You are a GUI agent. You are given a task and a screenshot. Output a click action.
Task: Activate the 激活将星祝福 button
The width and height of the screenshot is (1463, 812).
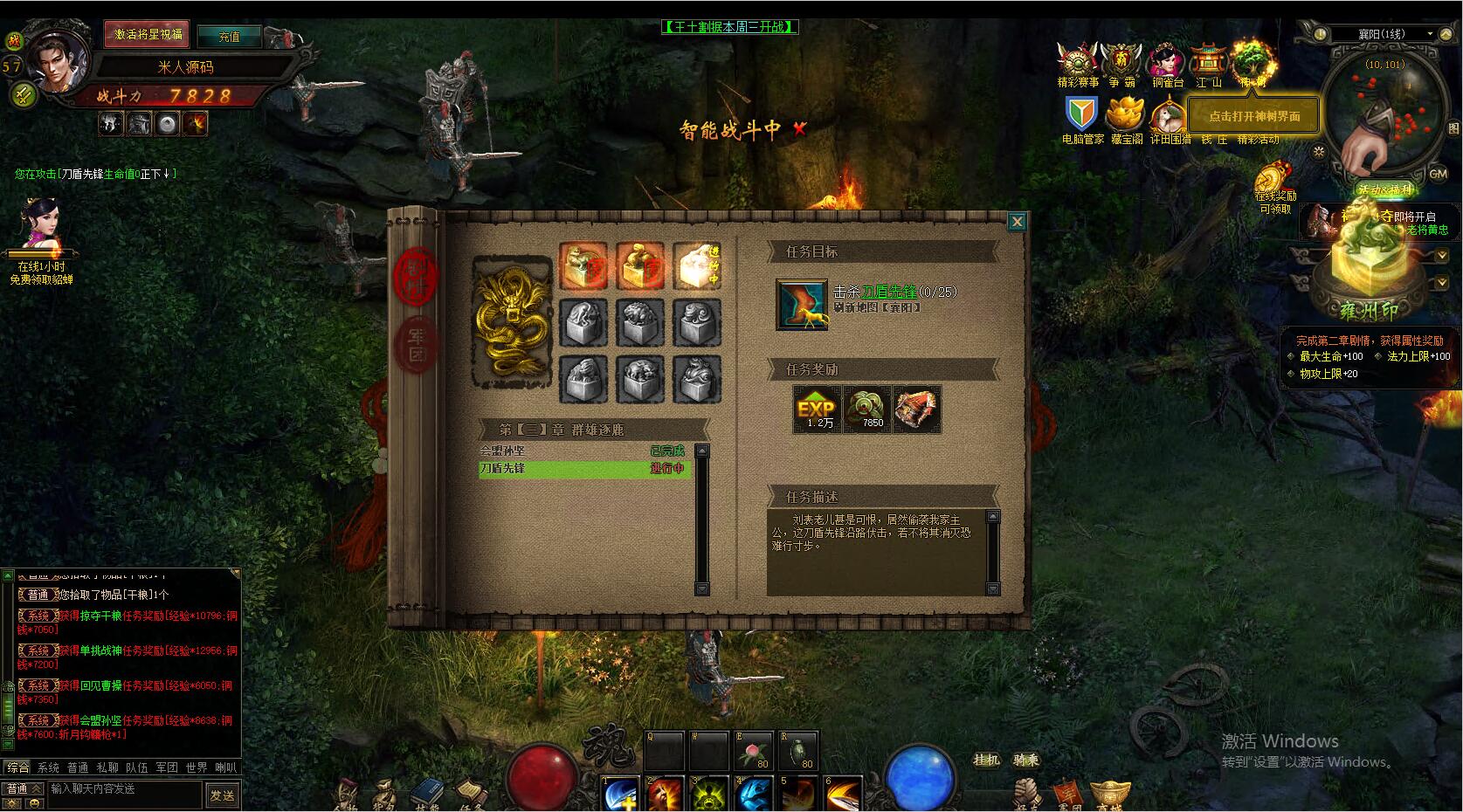pyautogui.click(x=148, y=35)
